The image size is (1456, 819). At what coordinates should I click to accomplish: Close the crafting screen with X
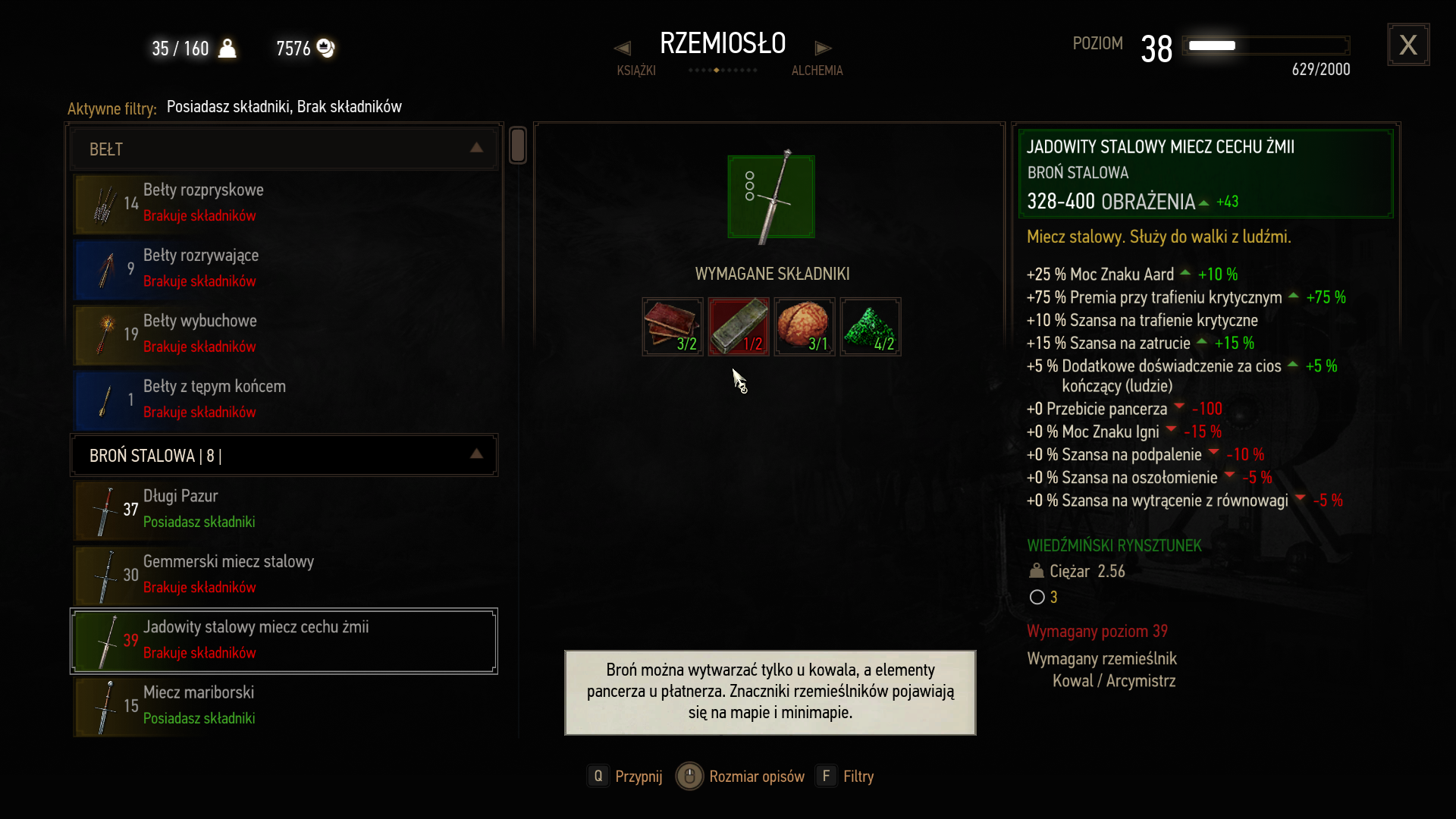1408,45
